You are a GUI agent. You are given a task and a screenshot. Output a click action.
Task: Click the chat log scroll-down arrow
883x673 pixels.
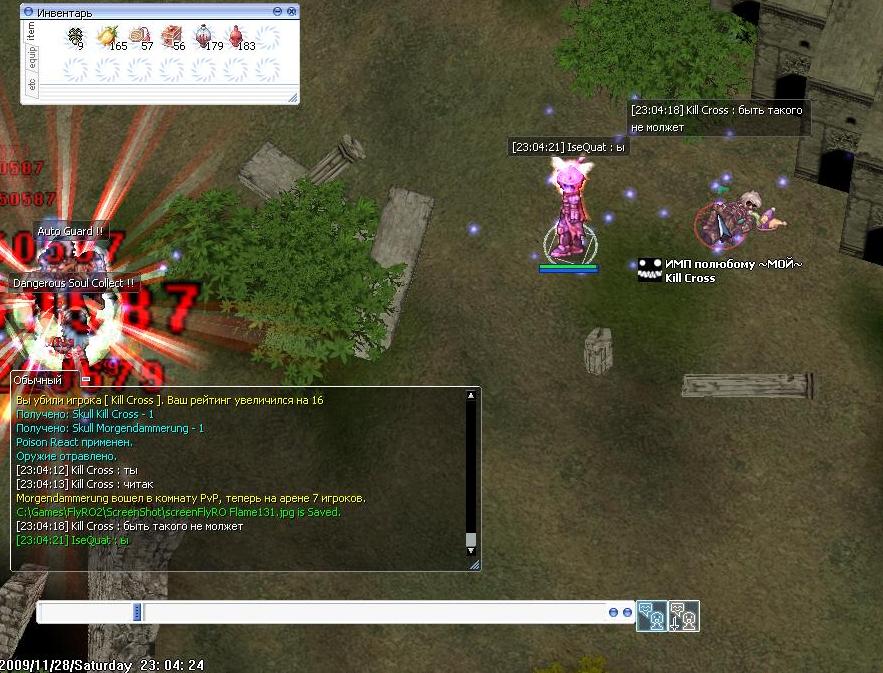471,550
